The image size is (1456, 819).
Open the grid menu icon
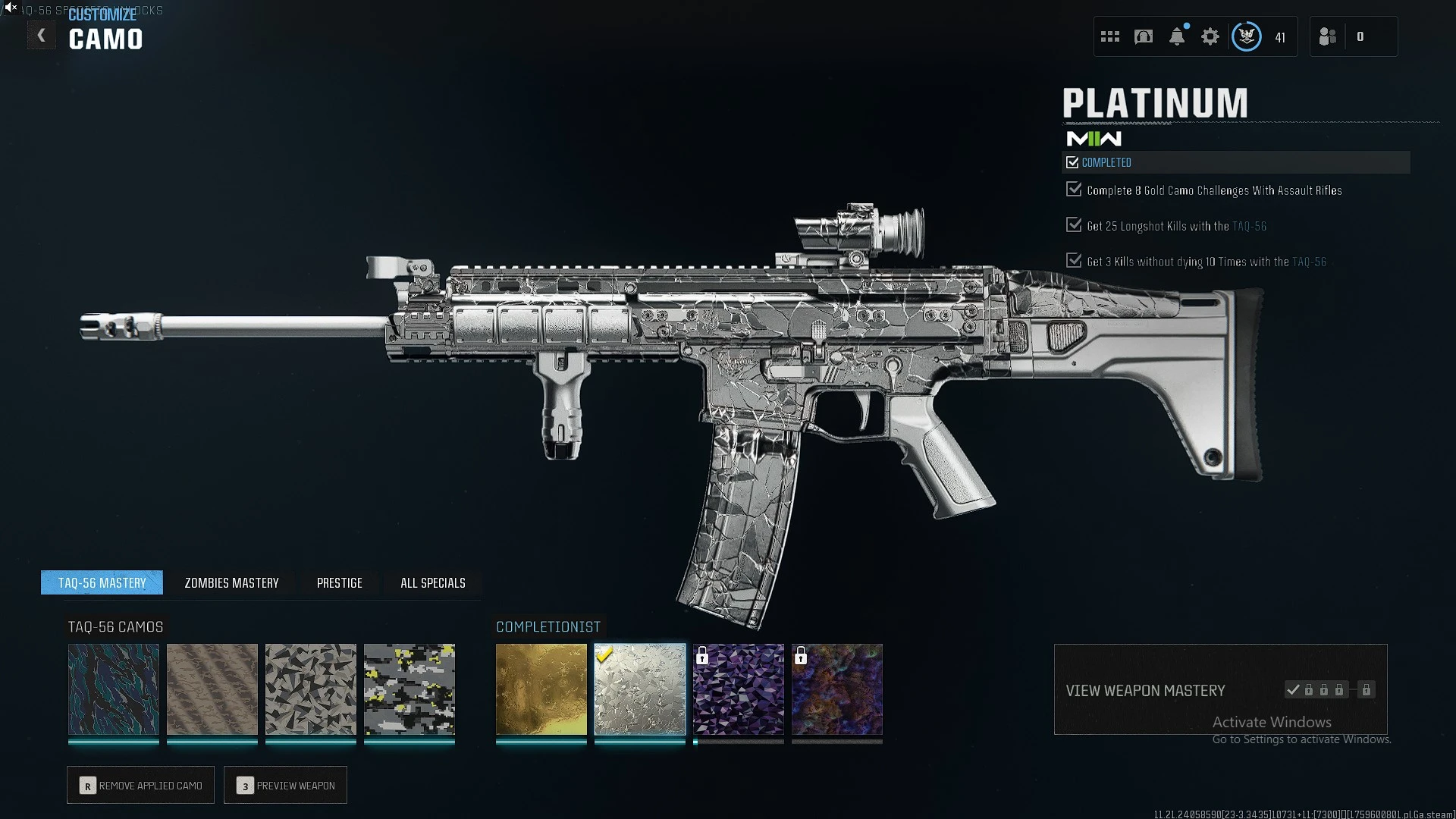point(1110,36)
